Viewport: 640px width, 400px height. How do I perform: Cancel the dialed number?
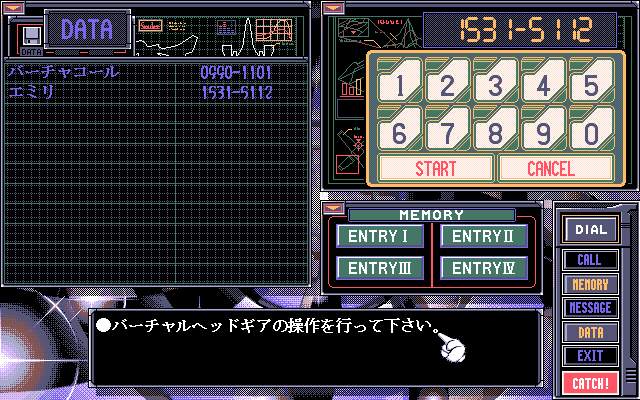[x=551, y=168]
